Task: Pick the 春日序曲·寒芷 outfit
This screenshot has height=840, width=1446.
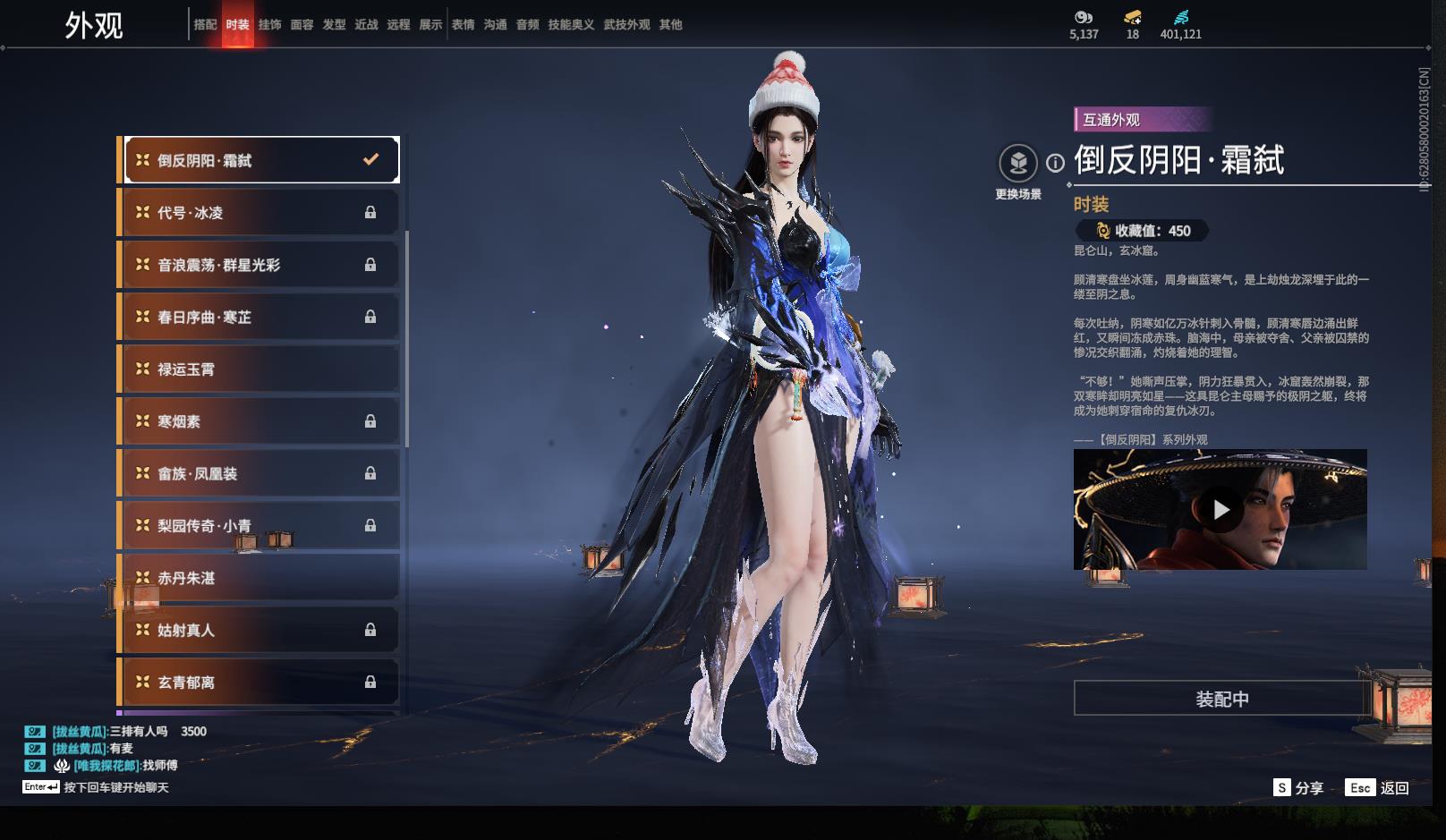Action: 258,318
